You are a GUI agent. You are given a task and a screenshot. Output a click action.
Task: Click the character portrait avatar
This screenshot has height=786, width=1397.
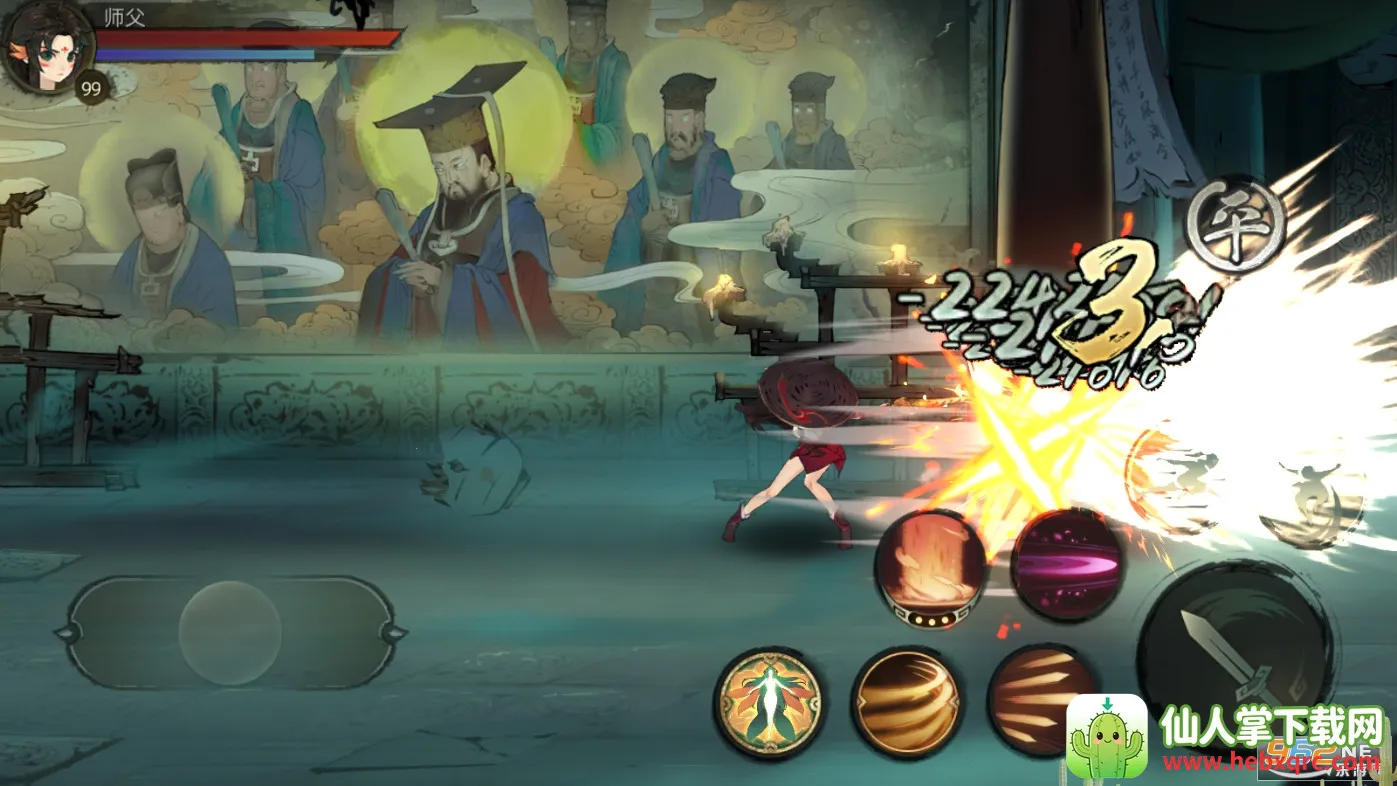pyautogui.click(x=46, y=47)
